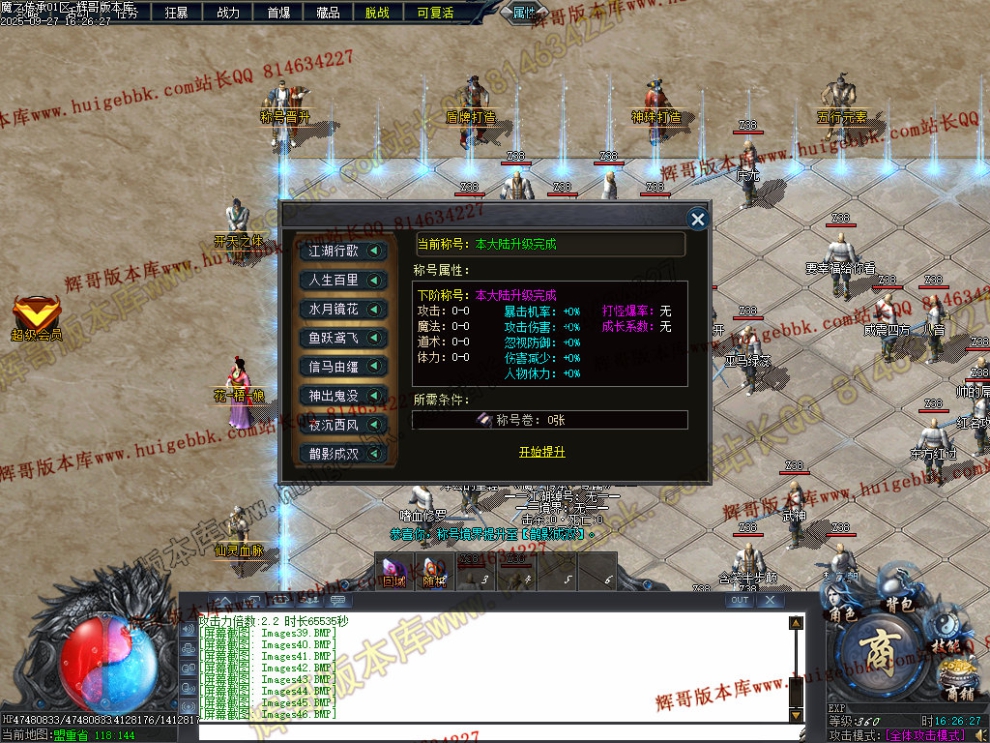Screen dimensions: 990x743
Task: Click the chat box OUT button
Action: 739,601
